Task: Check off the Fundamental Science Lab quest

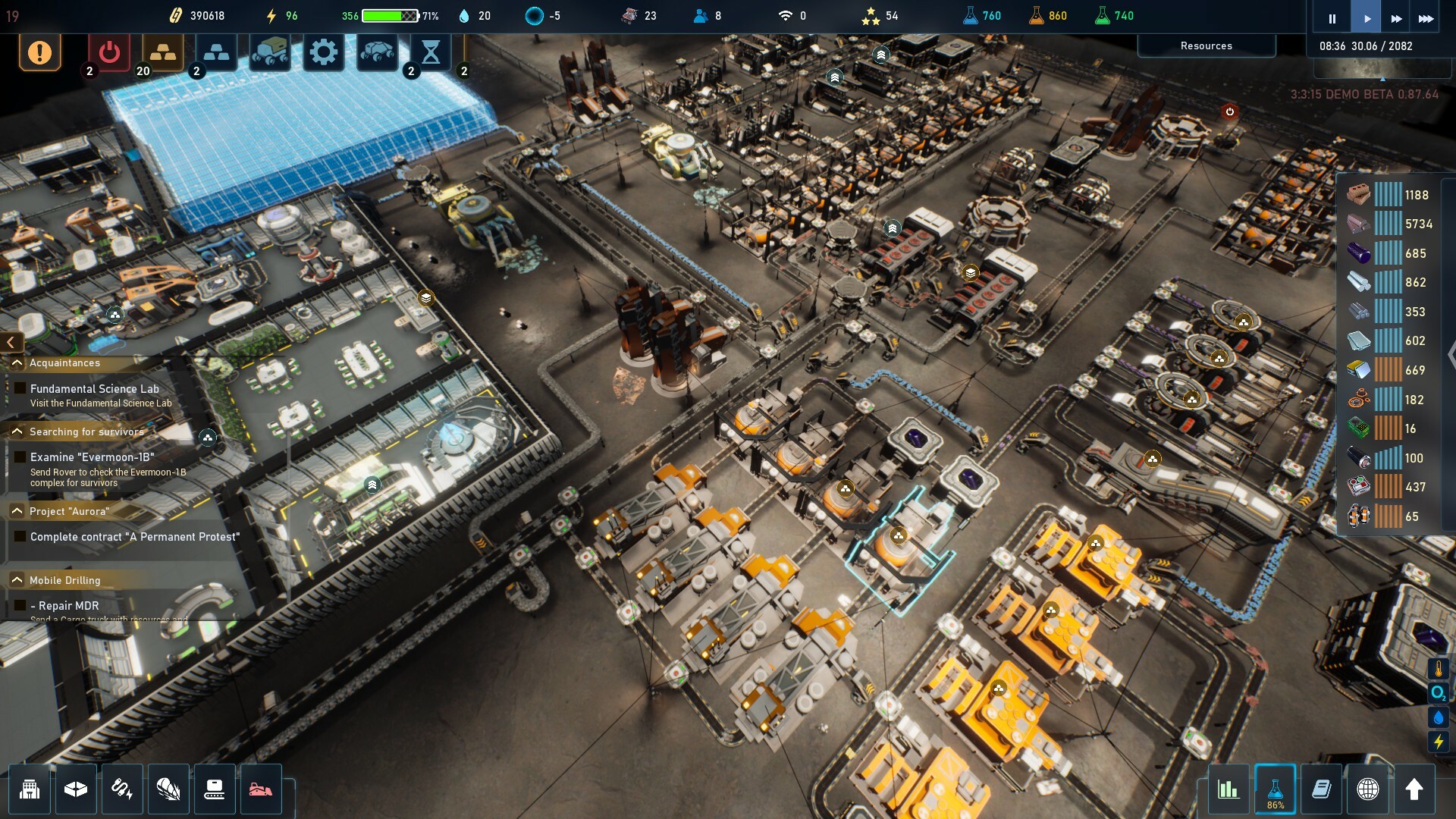Action: click(18, 389)
